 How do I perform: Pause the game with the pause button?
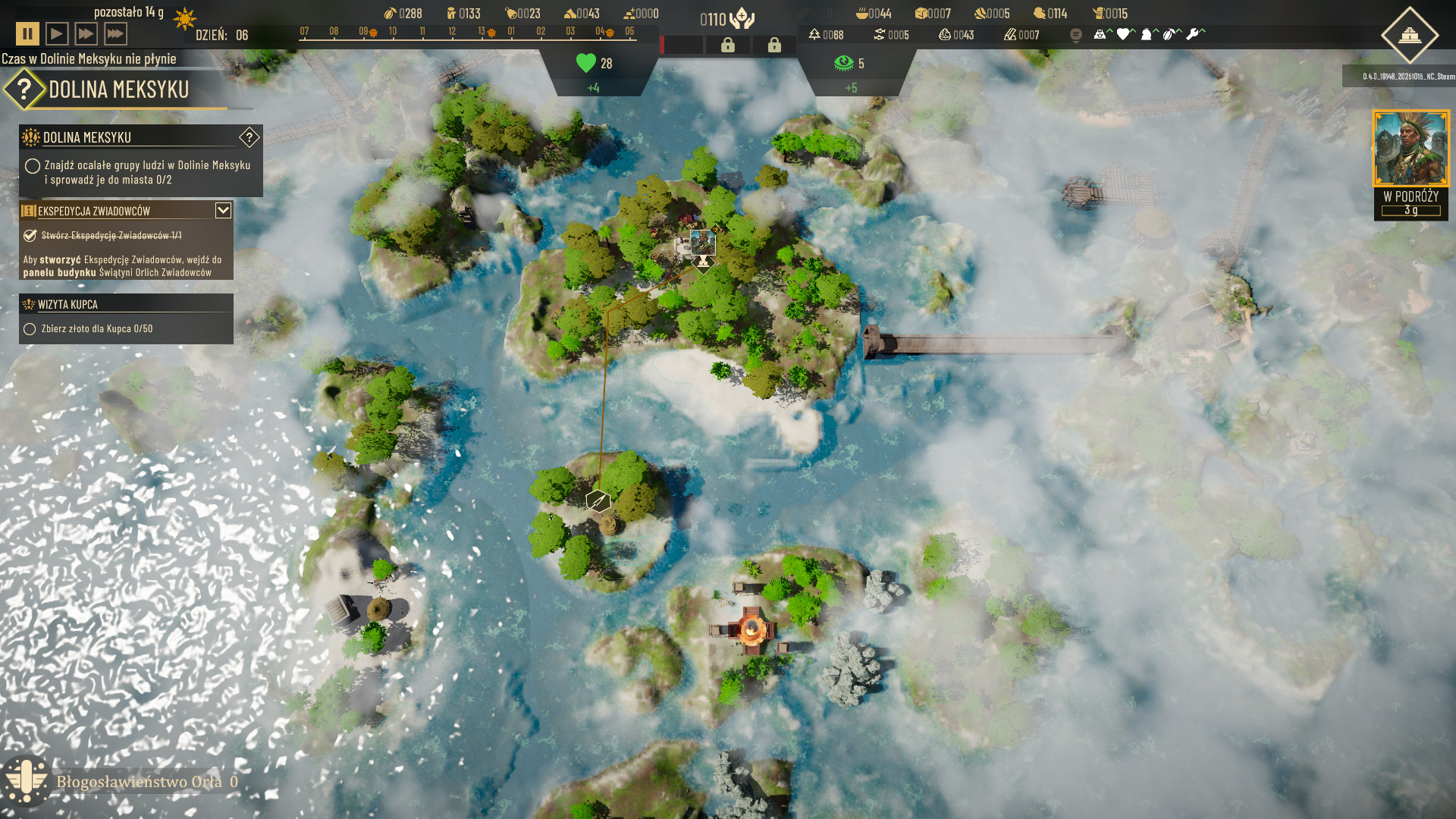(x=27, y=34)
